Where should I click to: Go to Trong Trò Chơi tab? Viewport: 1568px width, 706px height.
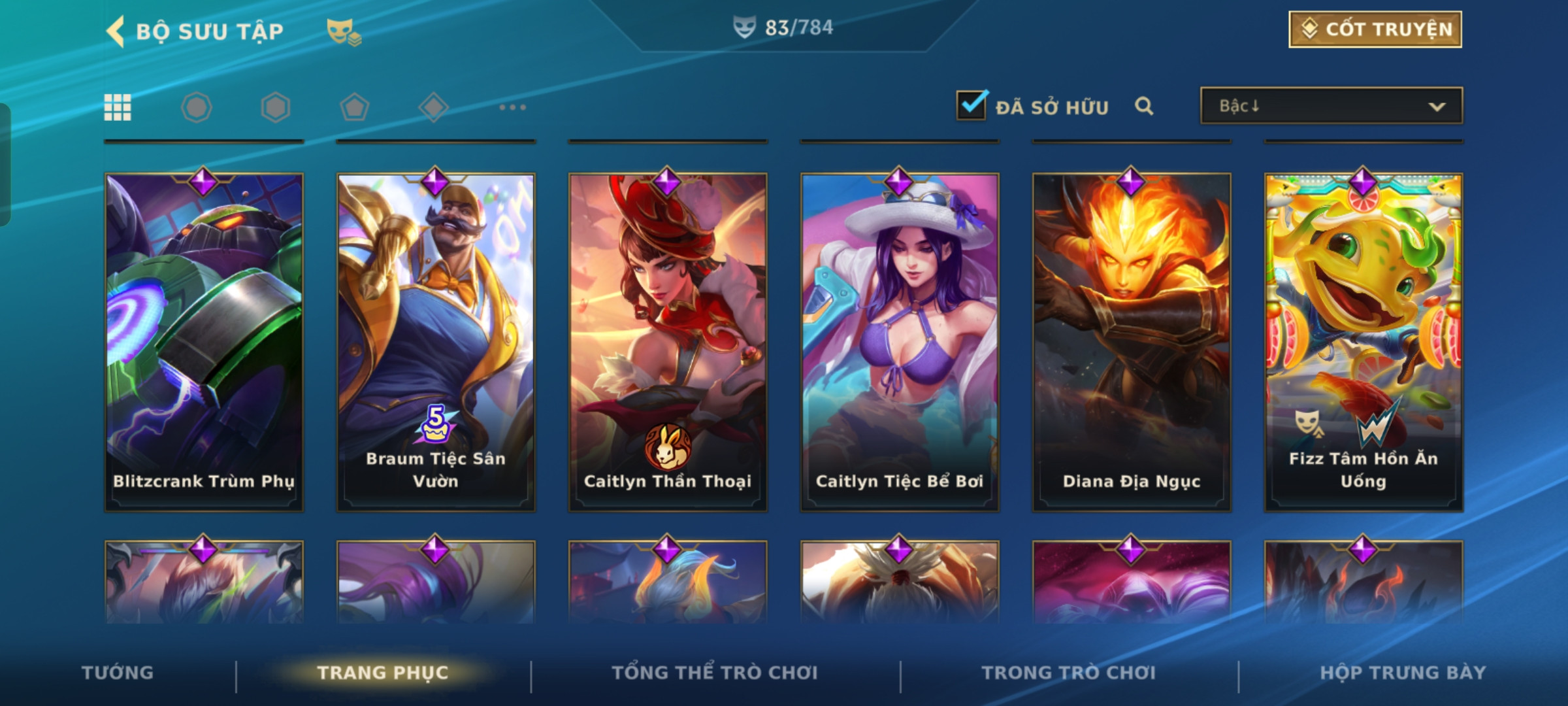(x=1068, y=673)
